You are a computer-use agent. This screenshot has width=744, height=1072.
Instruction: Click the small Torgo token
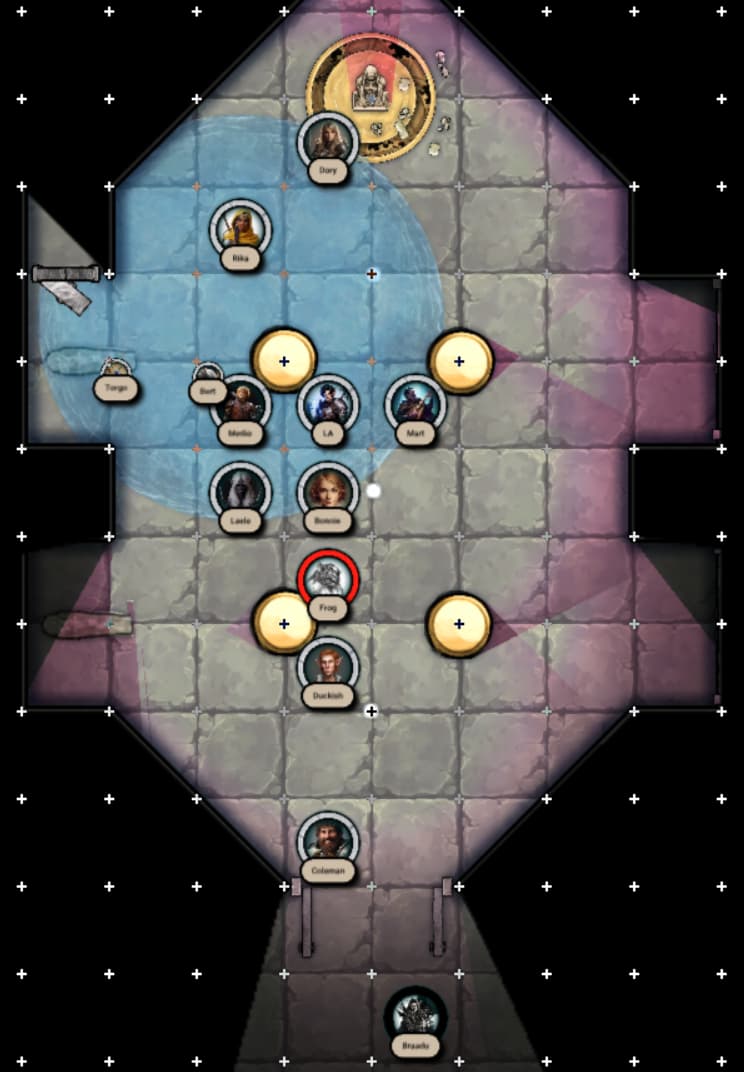[x=117, y=372]
